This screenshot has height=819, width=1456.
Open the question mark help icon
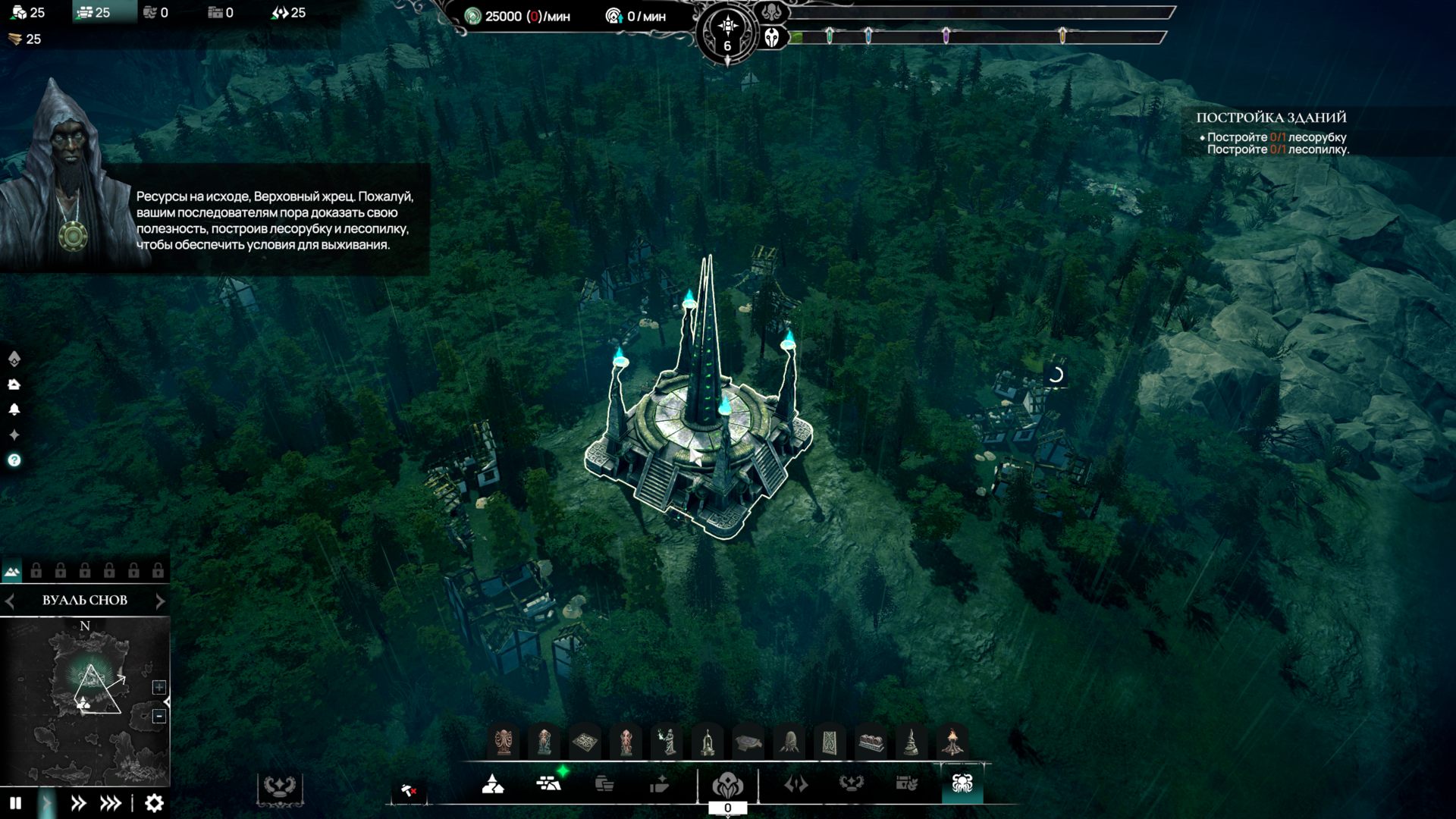(14, 460)
